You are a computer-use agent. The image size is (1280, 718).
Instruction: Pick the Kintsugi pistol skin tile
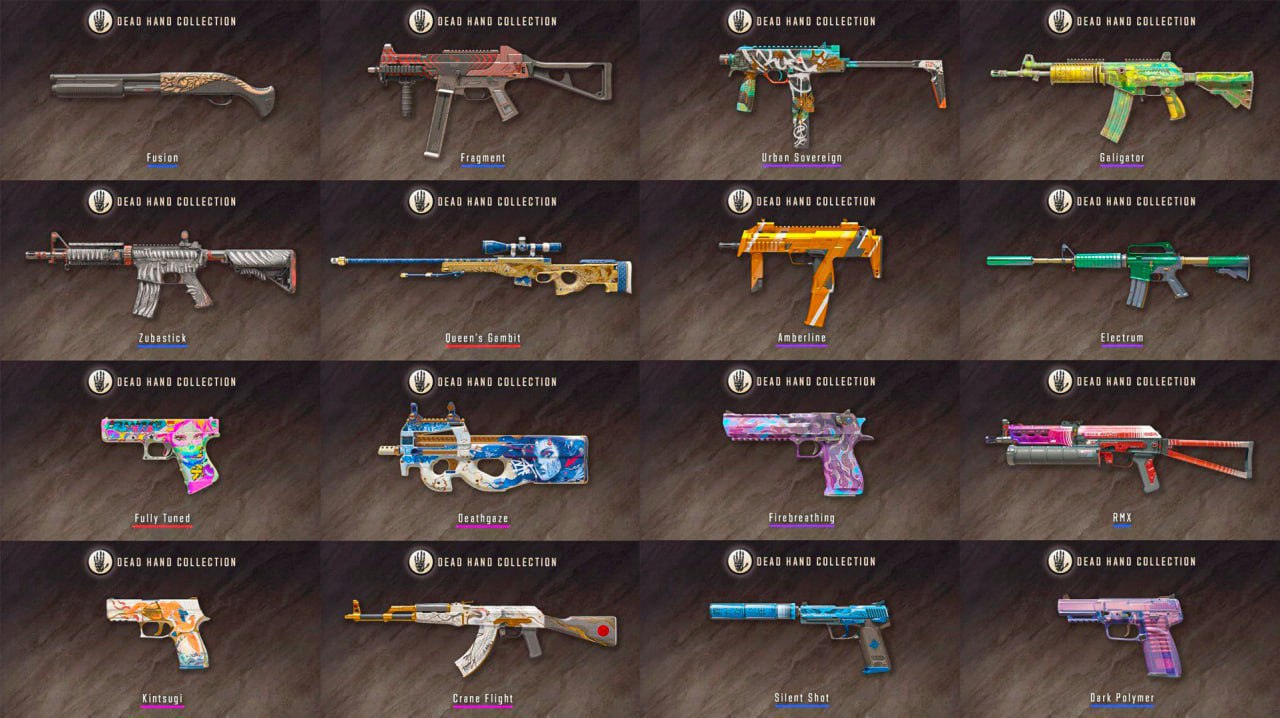click(160, 632)
